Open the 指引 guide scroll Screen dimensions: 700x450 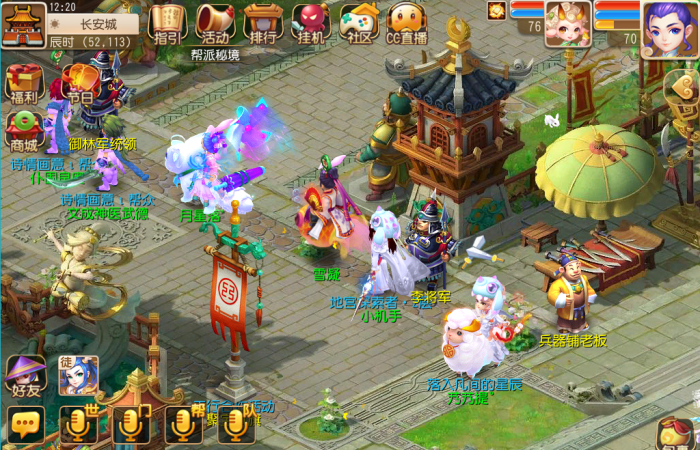167,22
